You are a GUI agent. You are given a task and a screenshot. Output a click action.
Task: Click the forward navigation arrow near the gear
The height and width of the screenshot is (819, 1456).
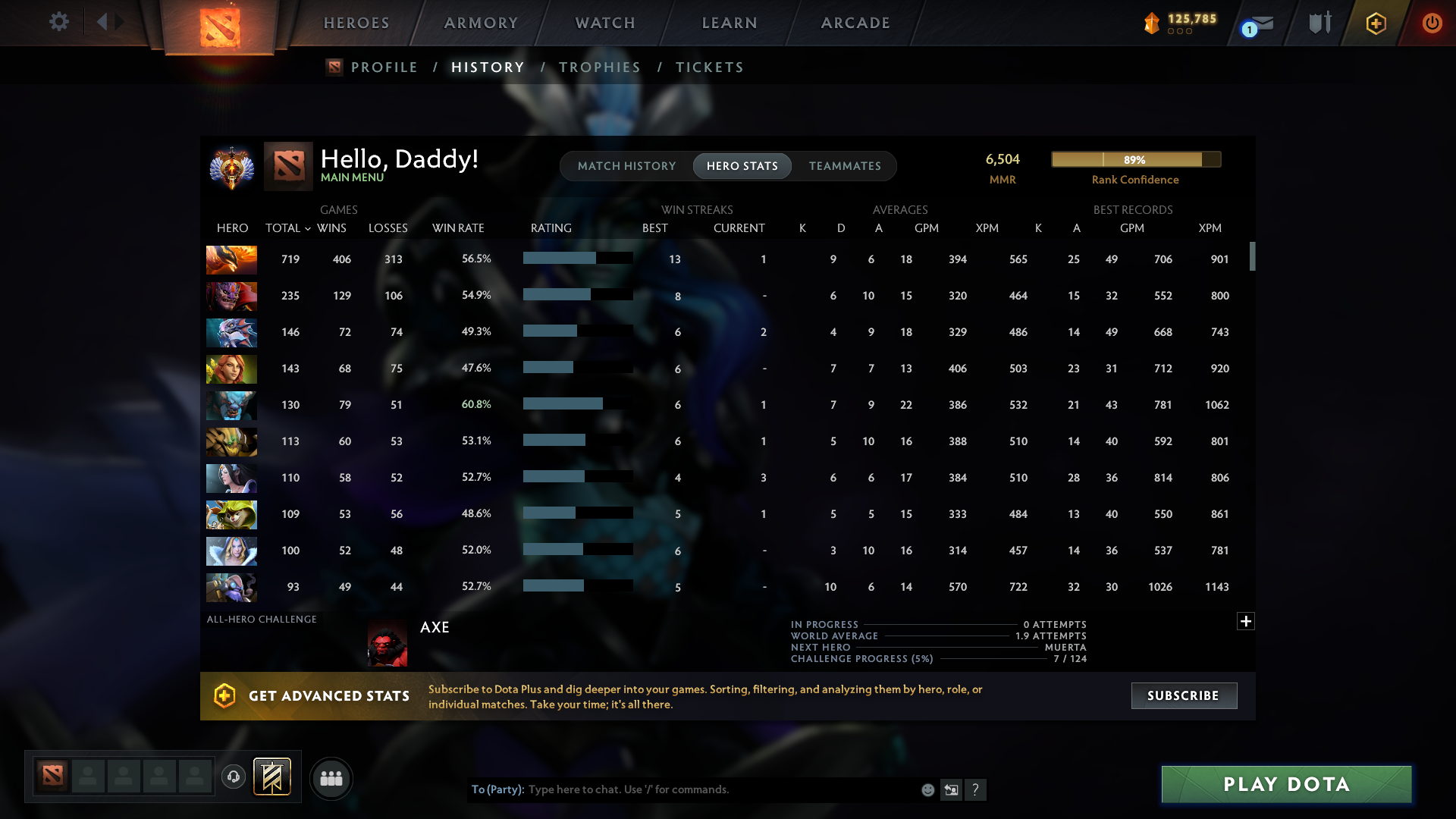point(120,22)
